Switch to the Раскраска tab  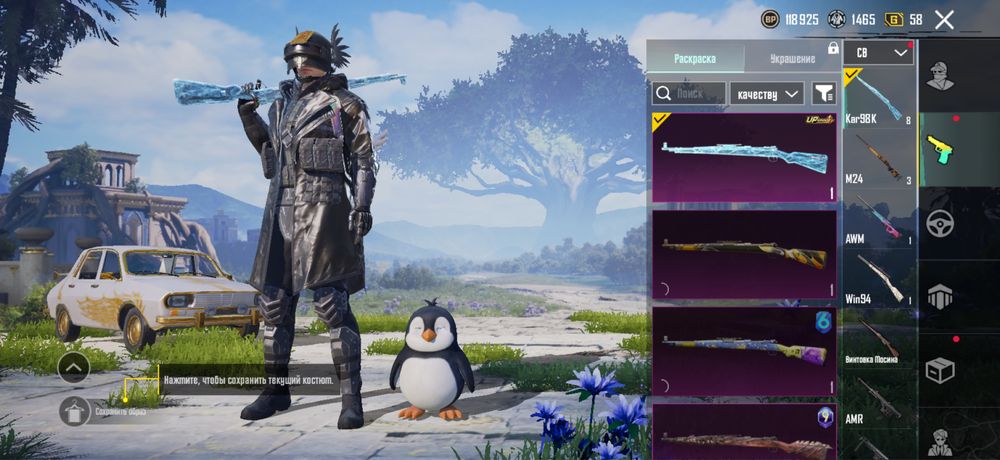tap(695, 58)
